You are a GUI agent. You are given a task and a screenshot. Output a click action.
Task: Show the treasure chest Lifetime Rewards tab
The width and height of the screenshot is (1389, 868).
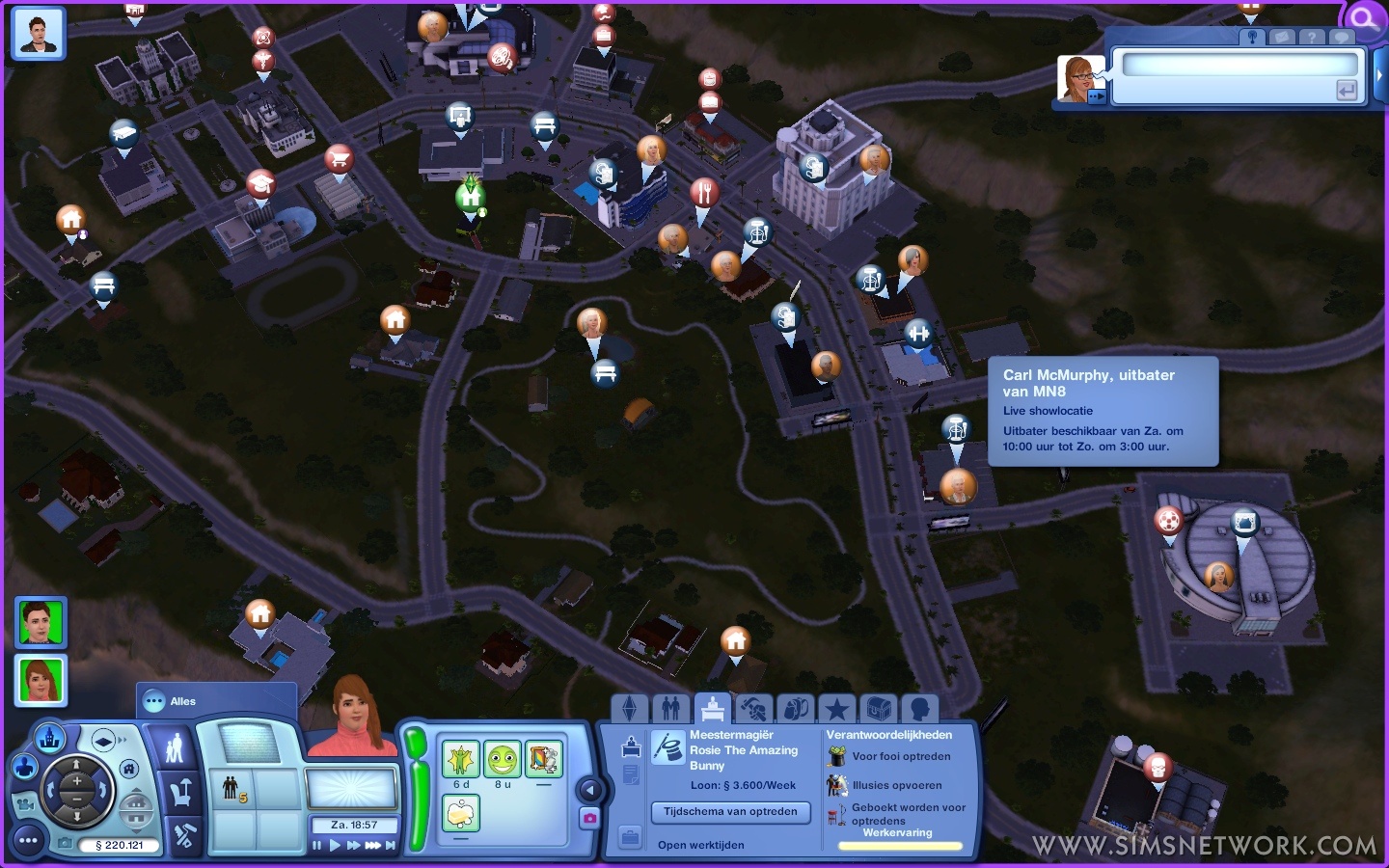coord(878,709)
